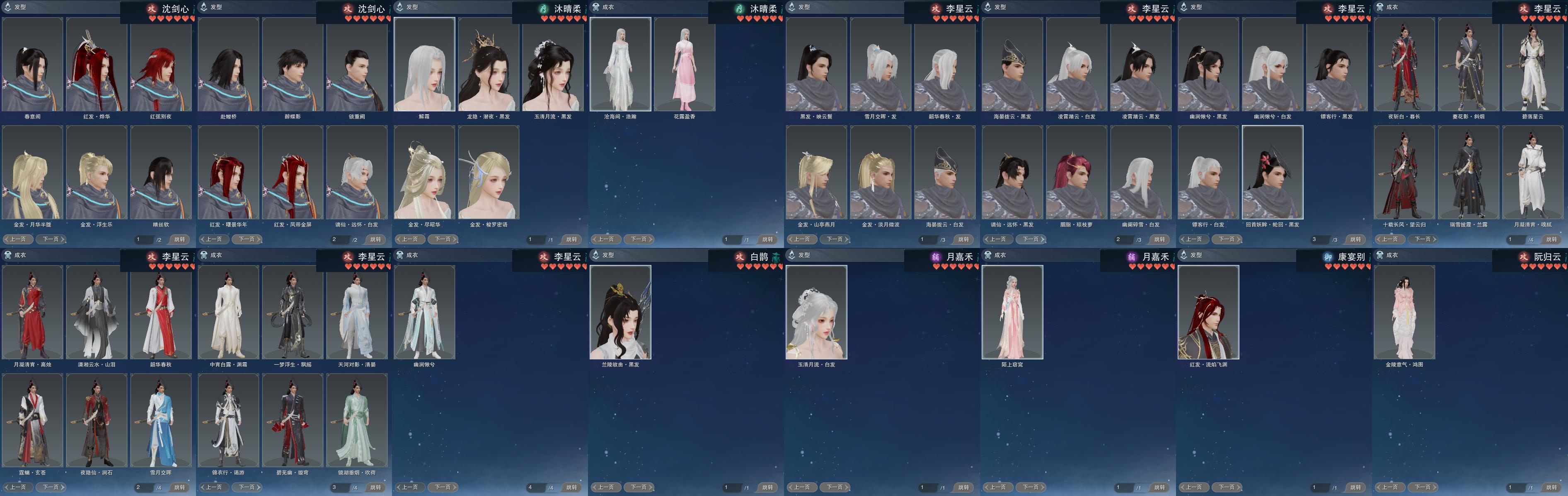Image resolution: width=1568 pixels, height=496 pixels.
Task: Select the 红发·流焰飞渊 hairstyle
Action: 1208,313
